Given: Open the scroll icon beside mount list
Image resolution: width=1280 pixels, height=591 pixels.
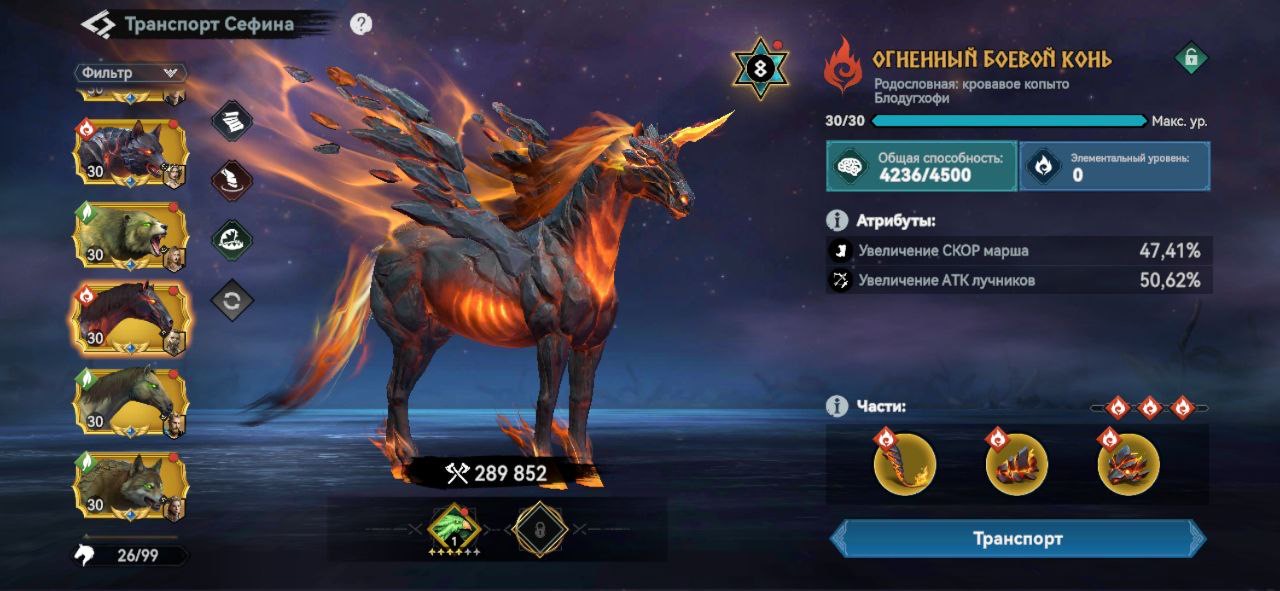Looking at the screenshot, I should click(x=232, y=120).
